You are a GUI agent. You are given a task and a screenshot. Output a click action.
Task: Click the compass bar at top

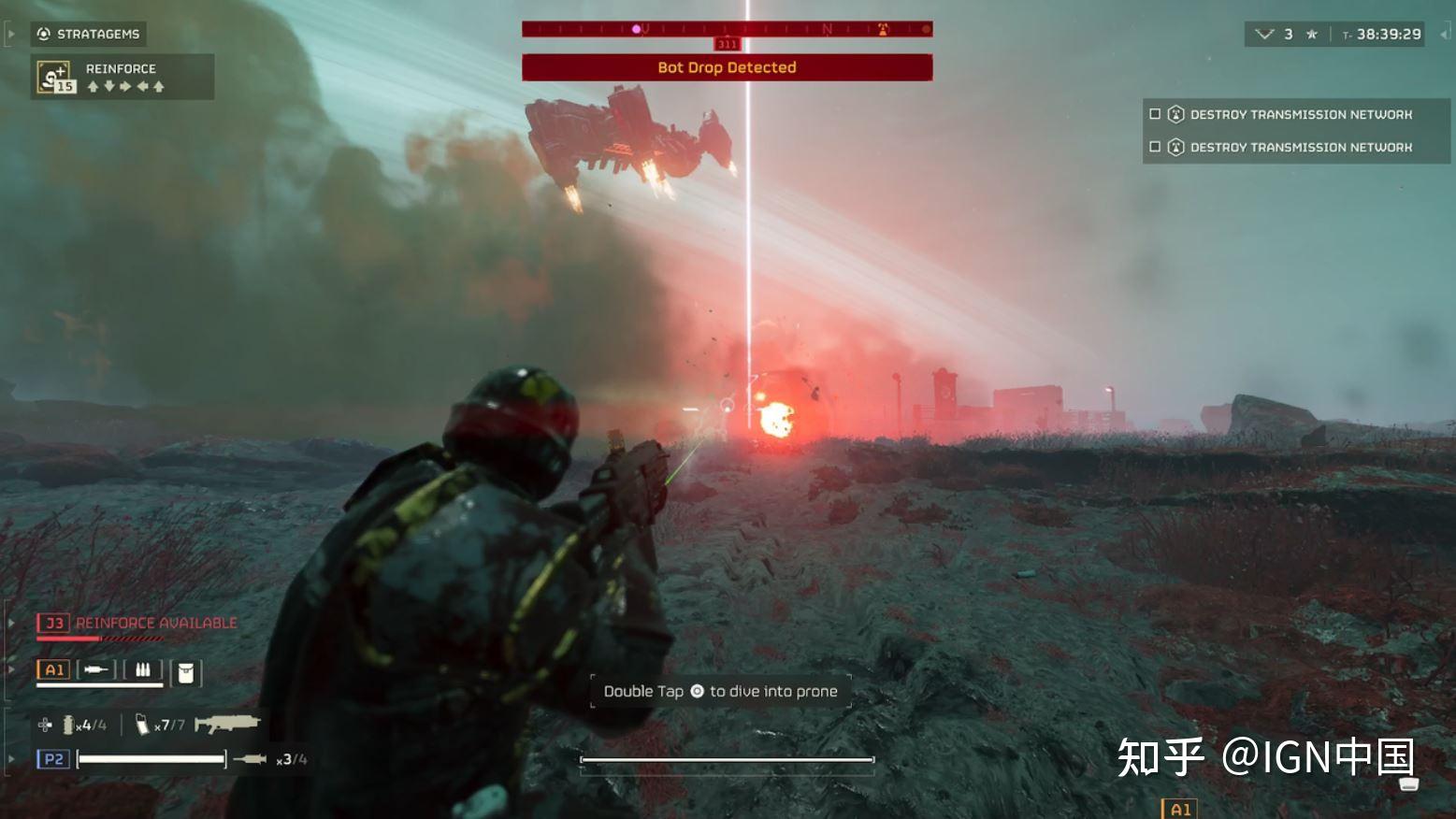click(x=727, y=30)
